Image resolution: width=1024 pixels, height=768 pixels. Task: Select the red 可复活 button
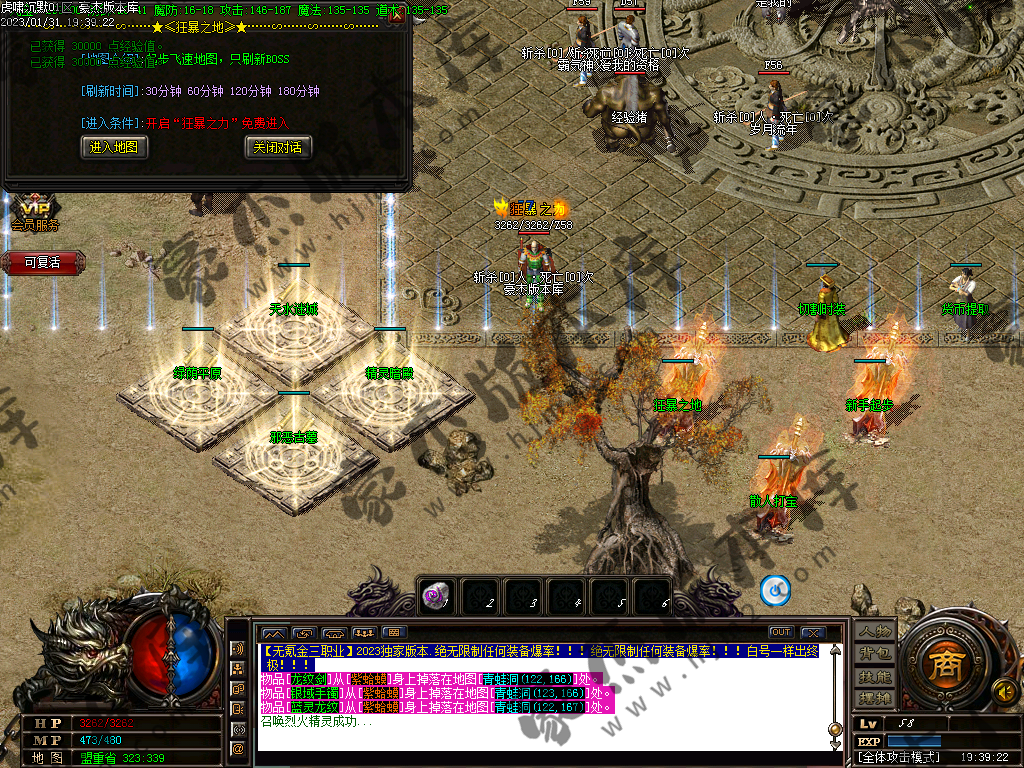click(x=42, y=262)
